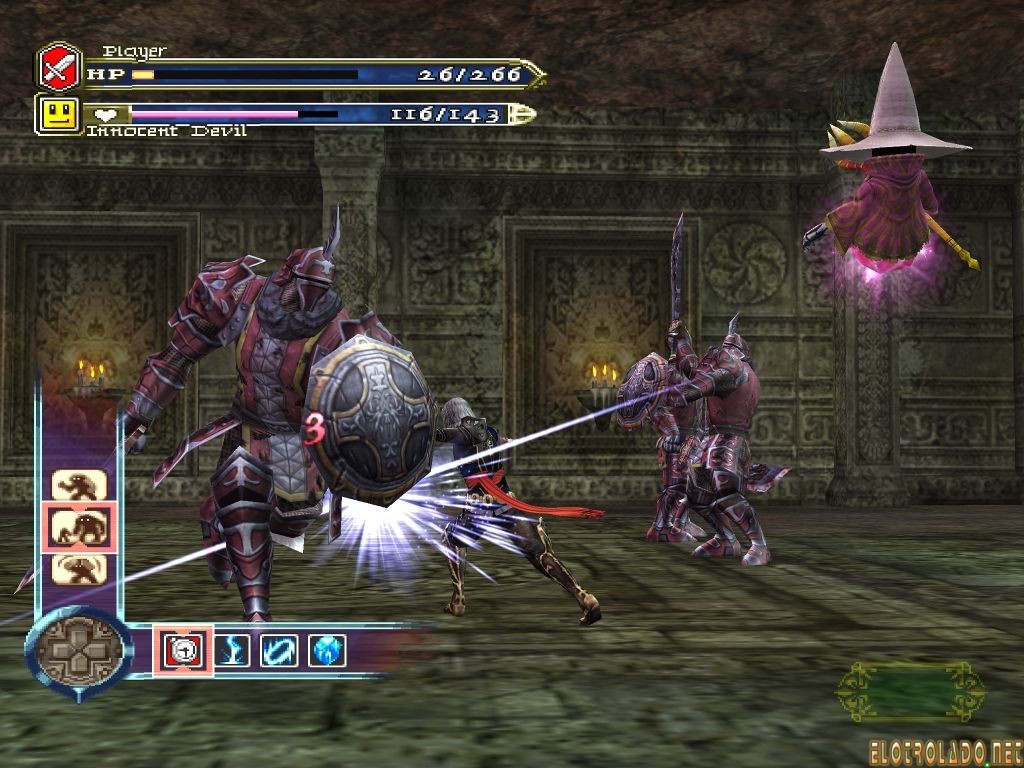Screen dimensions: 1024x768
Task: Select the yellow smiley Innocent Devil icon
Action: [59, 115]
